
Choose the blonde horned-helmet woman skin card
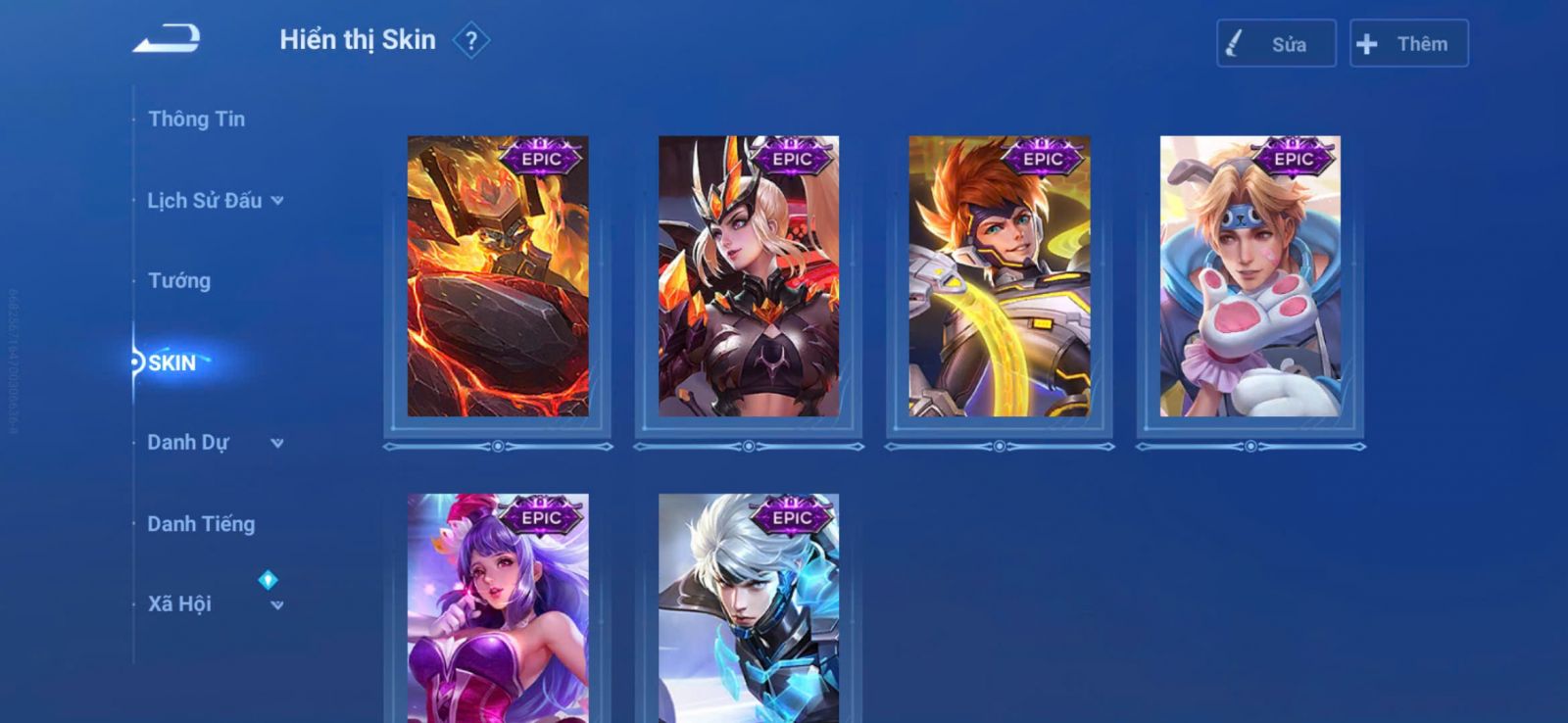tap(749, 276)
